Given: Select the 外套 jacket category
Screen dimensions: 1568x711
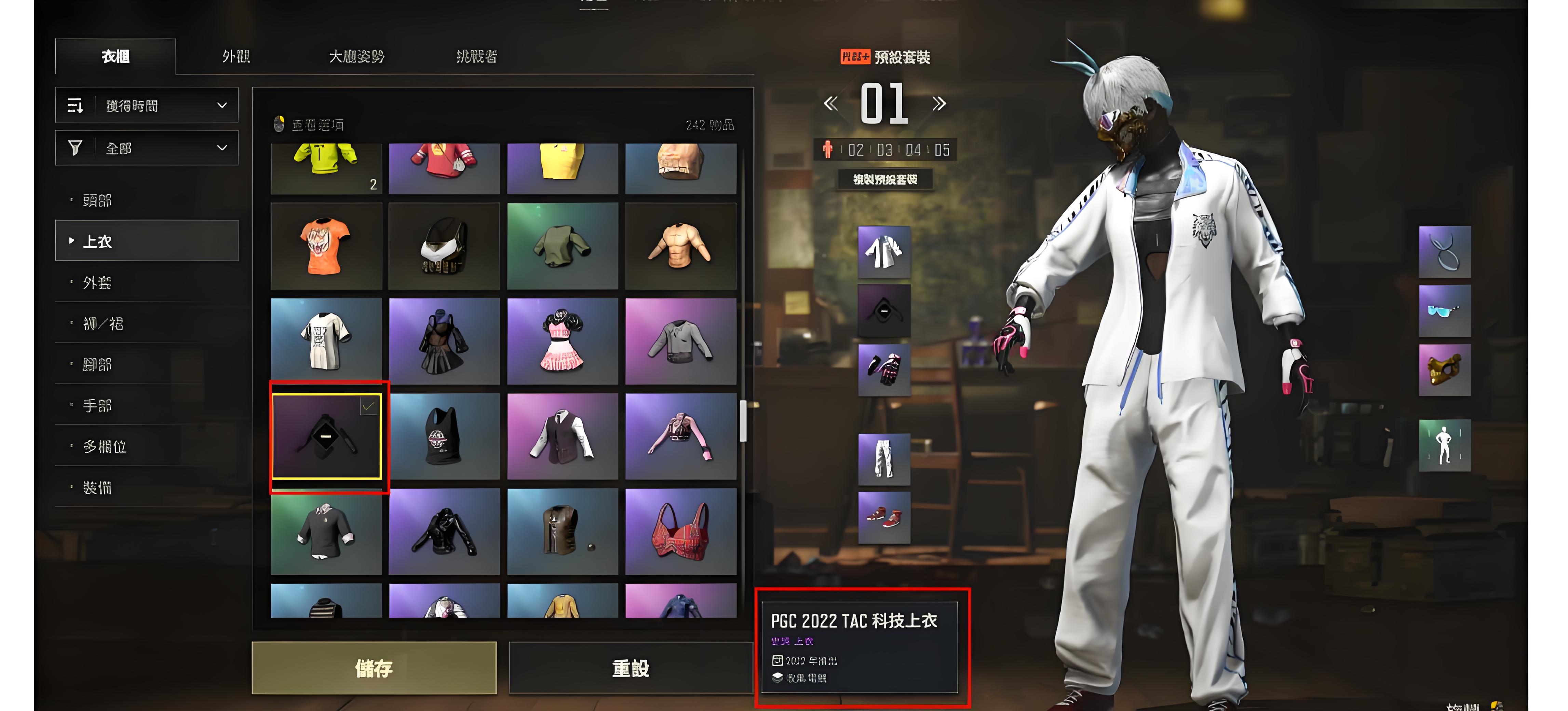Looking at the screenshot, I should pos(97,282).
